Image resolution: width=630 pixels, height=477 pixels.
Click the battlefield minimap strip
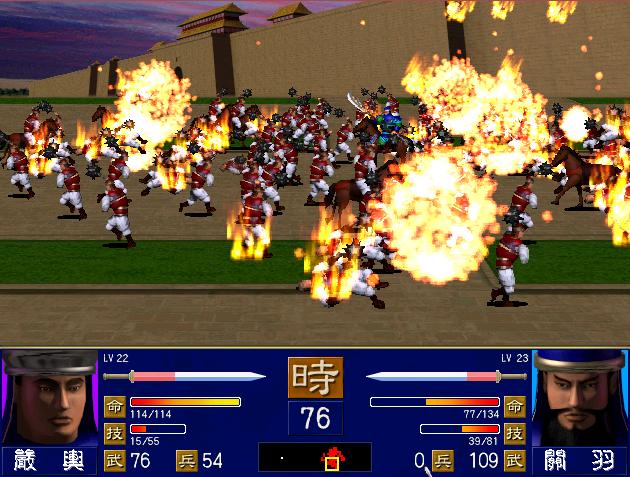[x=314, y=458]
